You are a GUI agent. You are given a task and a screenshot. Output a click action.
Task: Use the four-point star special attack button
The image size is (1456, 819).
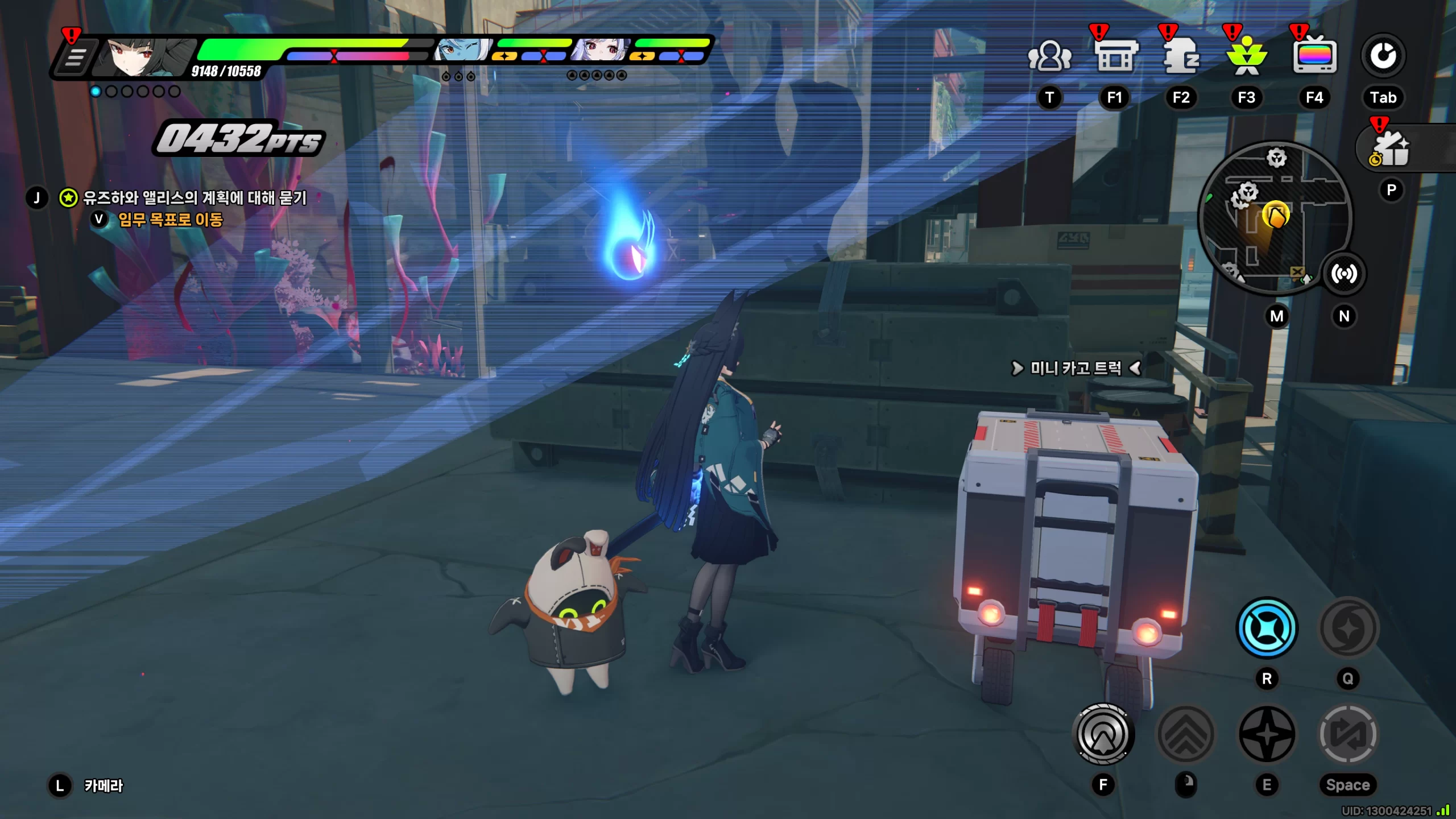click(1267, 734)
